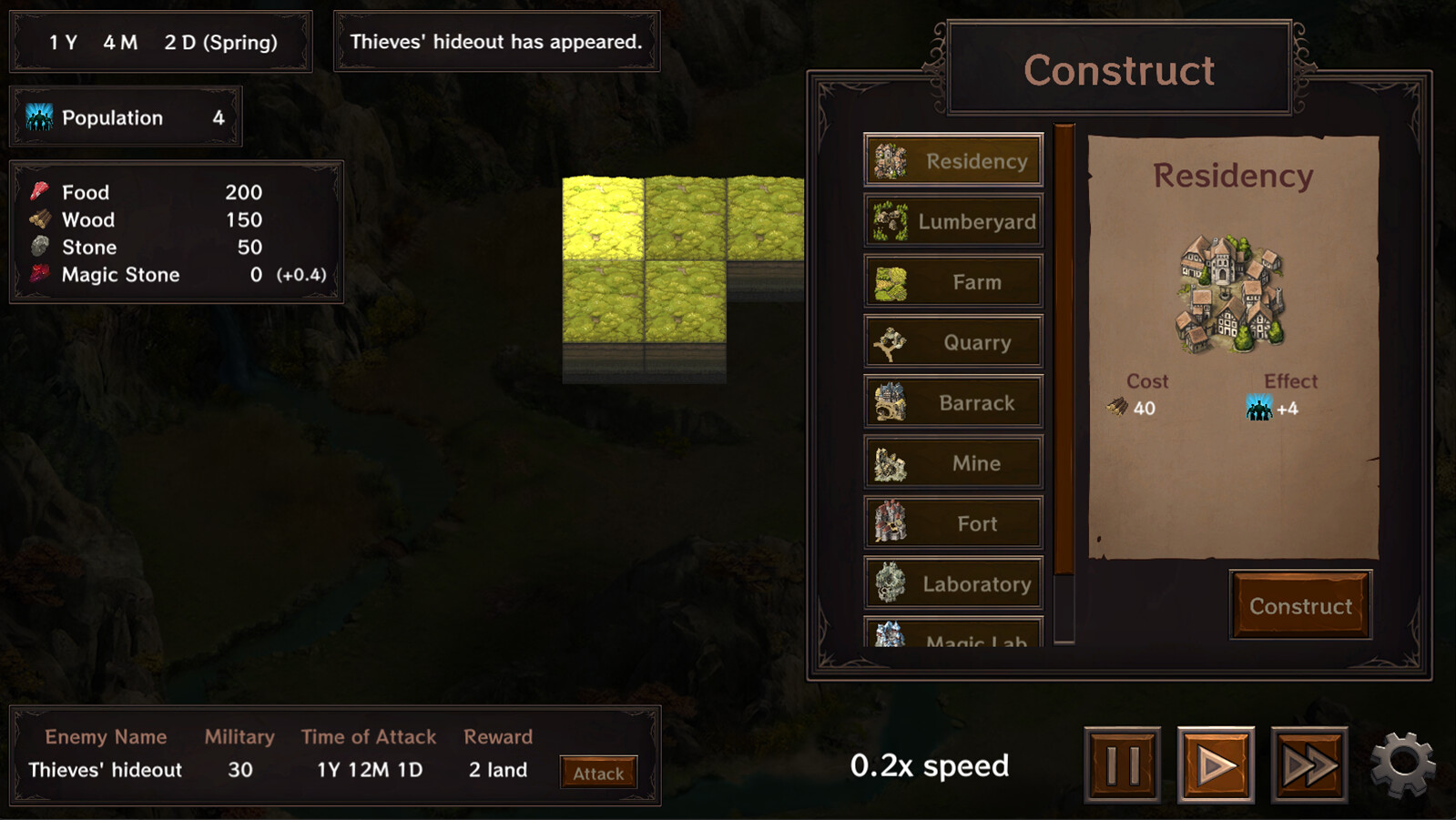The width and height of the screenshot is (1456, 820).
Task: Switch to the Residency category tab
Action: 952,160
